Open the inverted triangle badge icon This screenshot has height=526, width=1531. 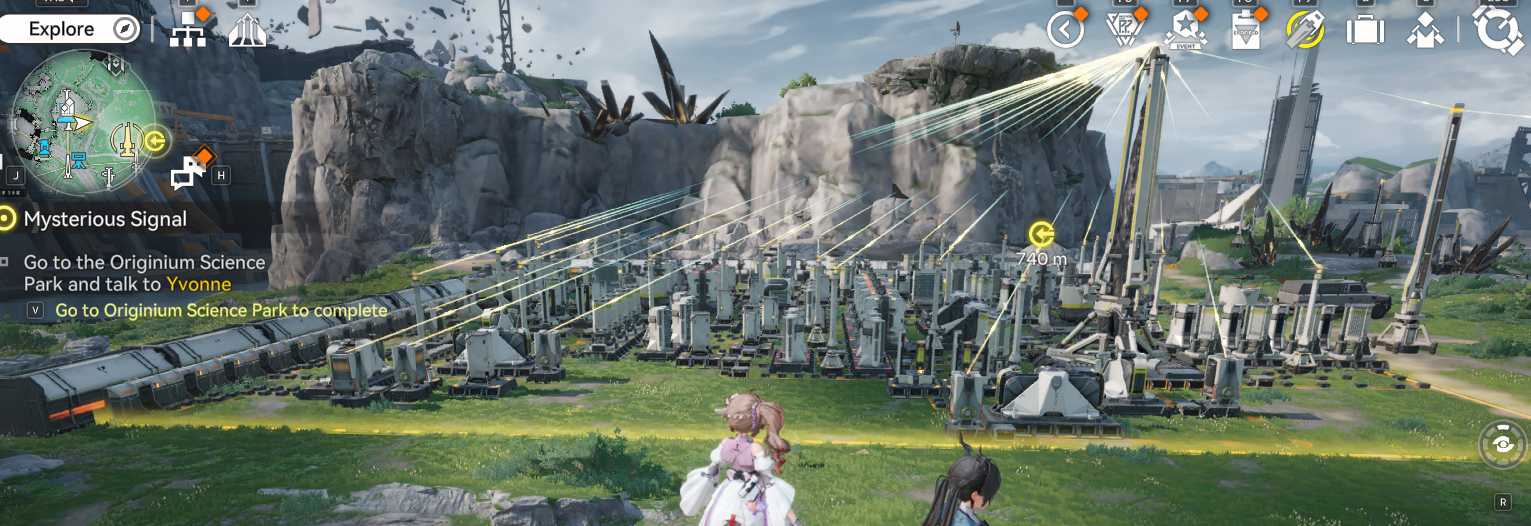click(x=1125, y=30)
